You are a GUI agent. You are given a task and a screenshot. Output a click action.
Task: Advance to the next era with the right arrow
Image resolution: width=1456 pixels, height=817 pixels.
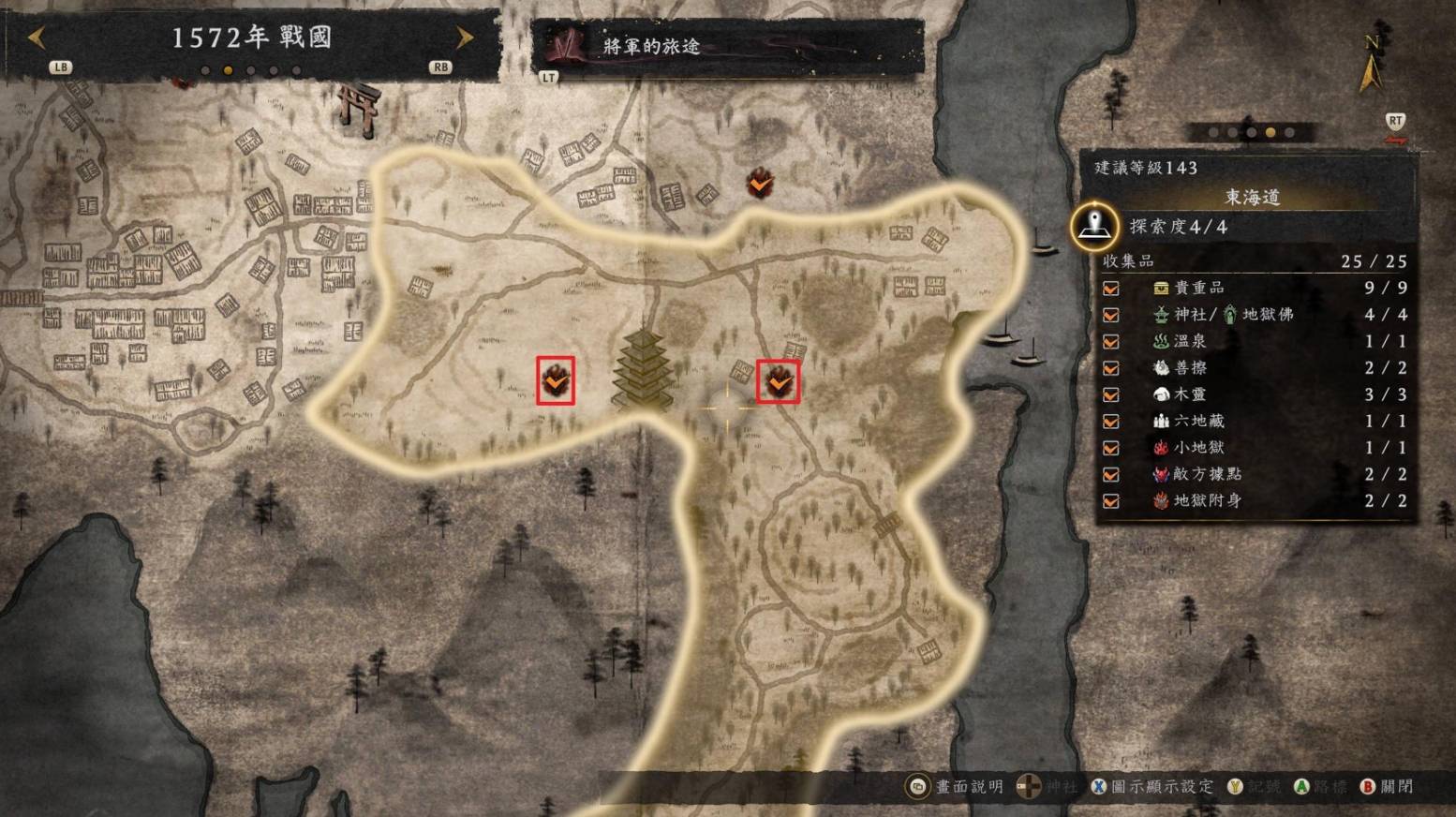[x=464, y=37]
